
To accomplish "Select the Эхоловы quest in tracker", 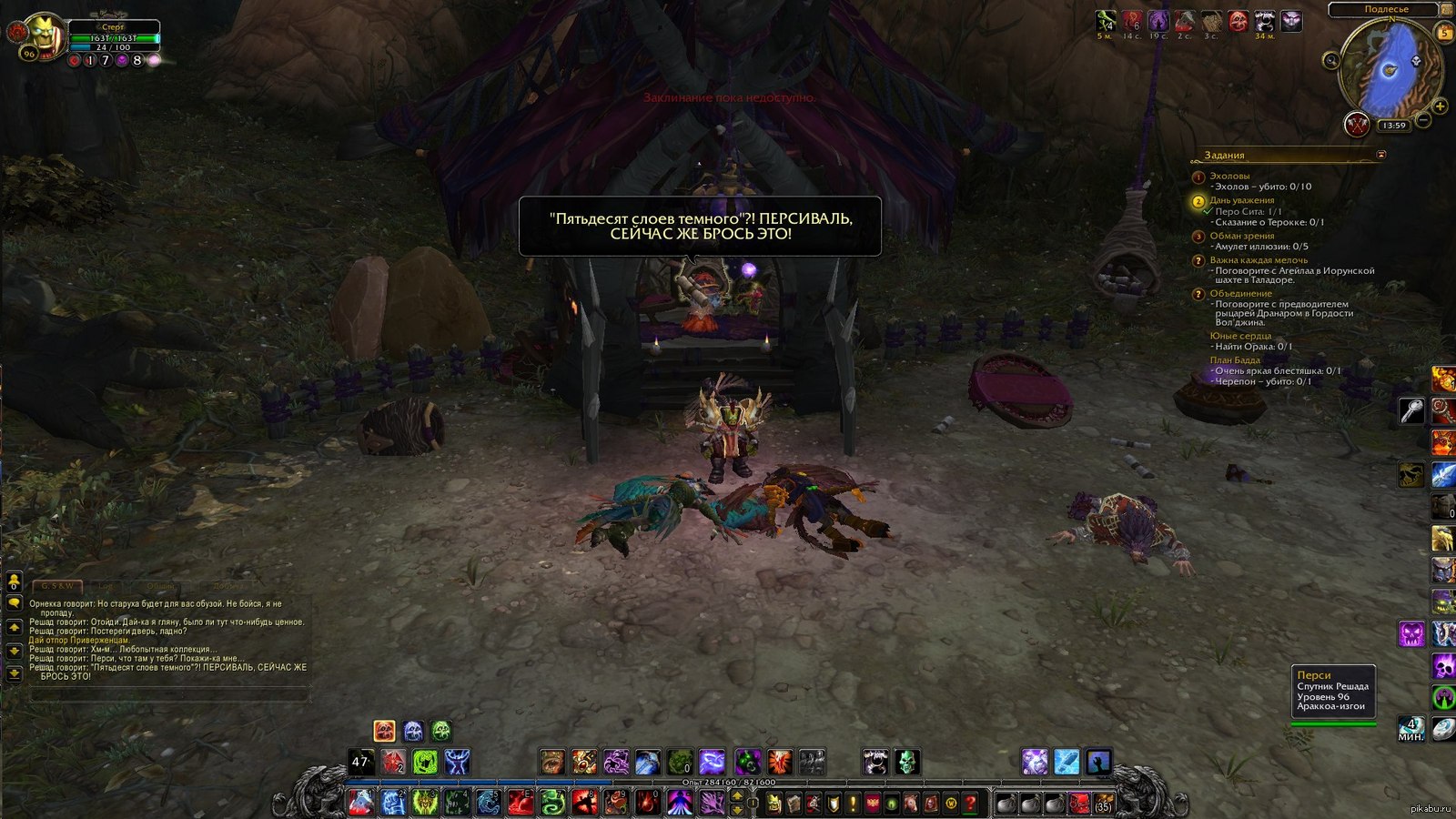I will click(1229, 176).
